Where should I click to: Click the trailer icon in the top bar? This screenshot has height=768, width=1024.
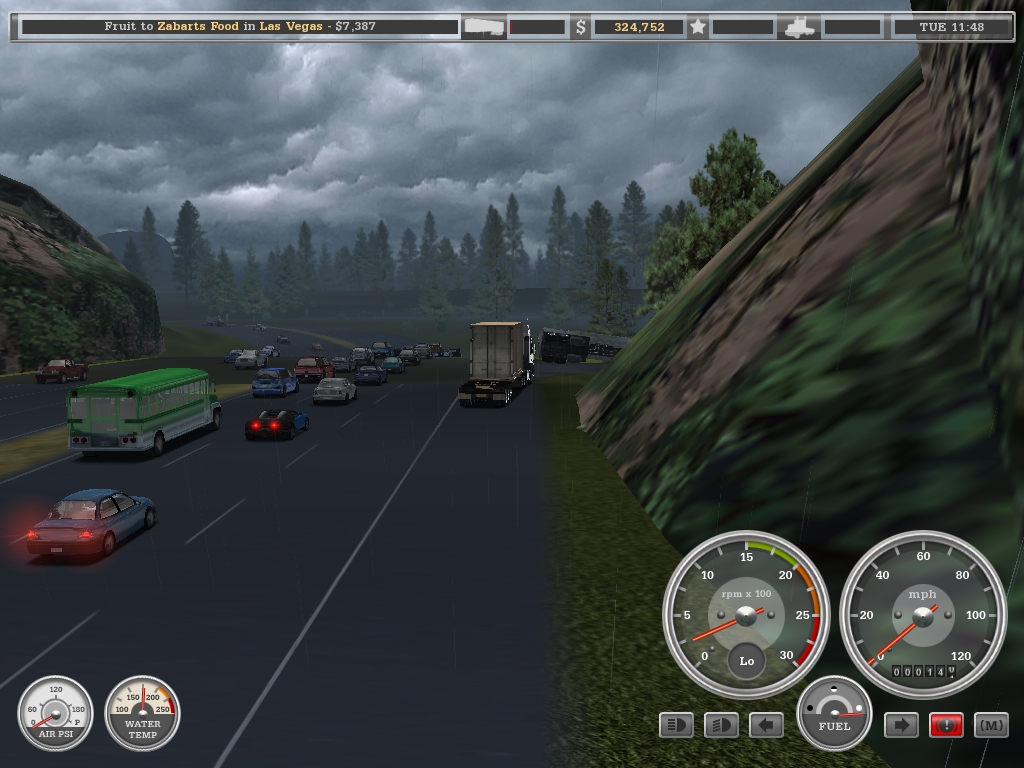click(485, 27)
